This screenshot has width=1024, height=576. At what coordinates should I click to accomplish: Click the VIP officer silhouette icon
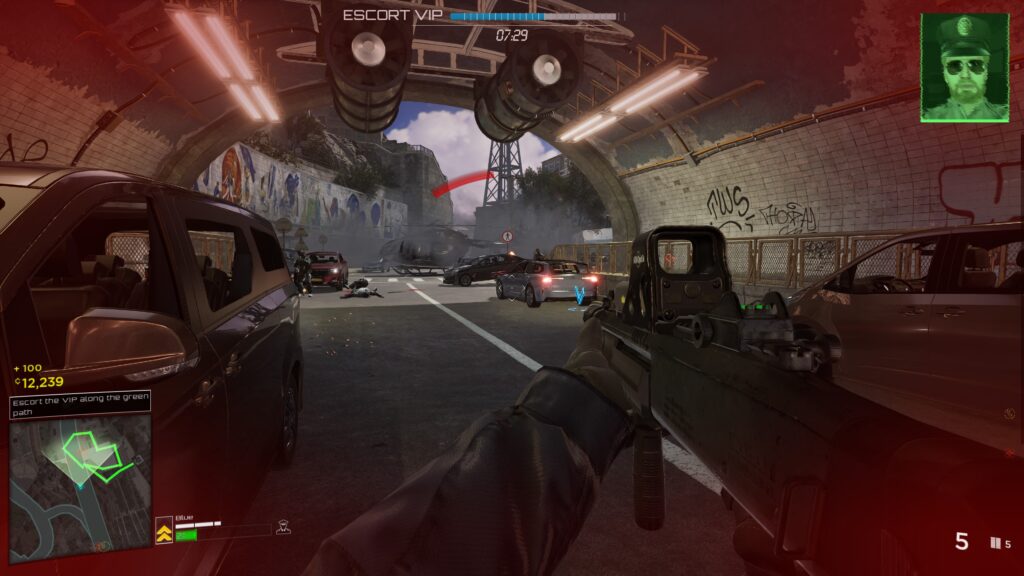point(283,527)
